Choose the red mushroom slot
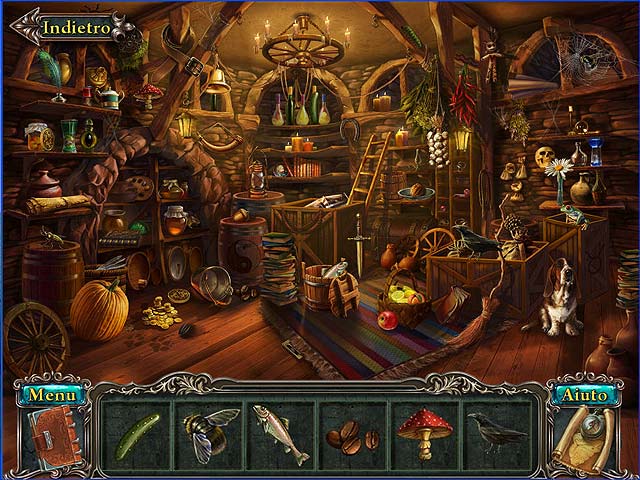The image size is (640, 480). click(424, 436)
